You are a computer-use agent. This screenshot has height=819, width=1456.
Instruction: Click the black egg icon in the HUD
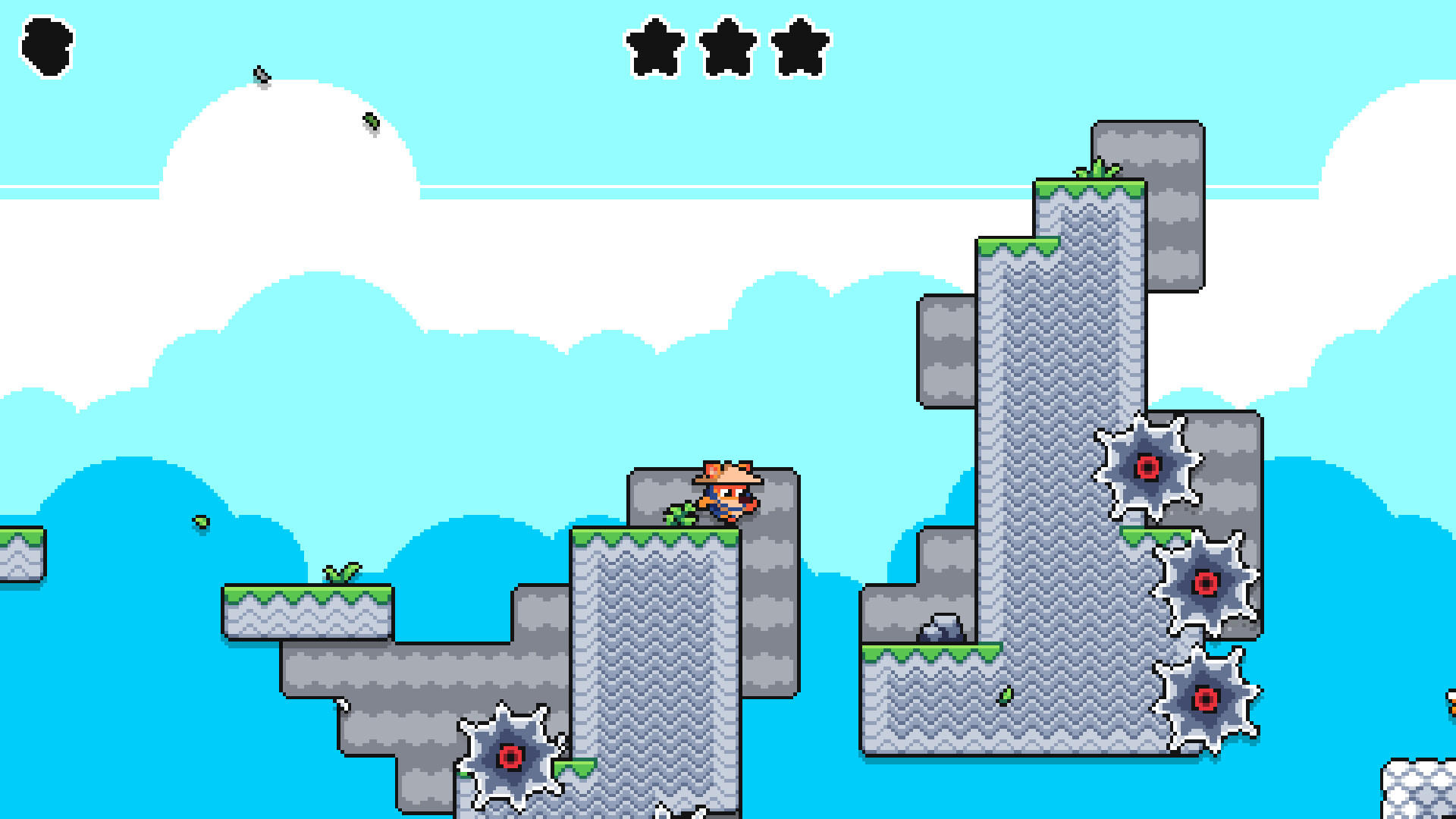[x=47, y=47]
